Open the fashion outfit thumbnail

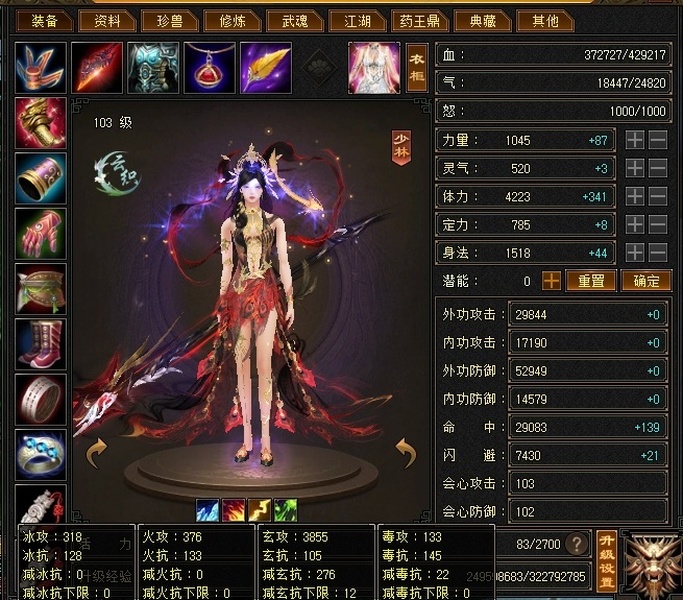[373, 68]
